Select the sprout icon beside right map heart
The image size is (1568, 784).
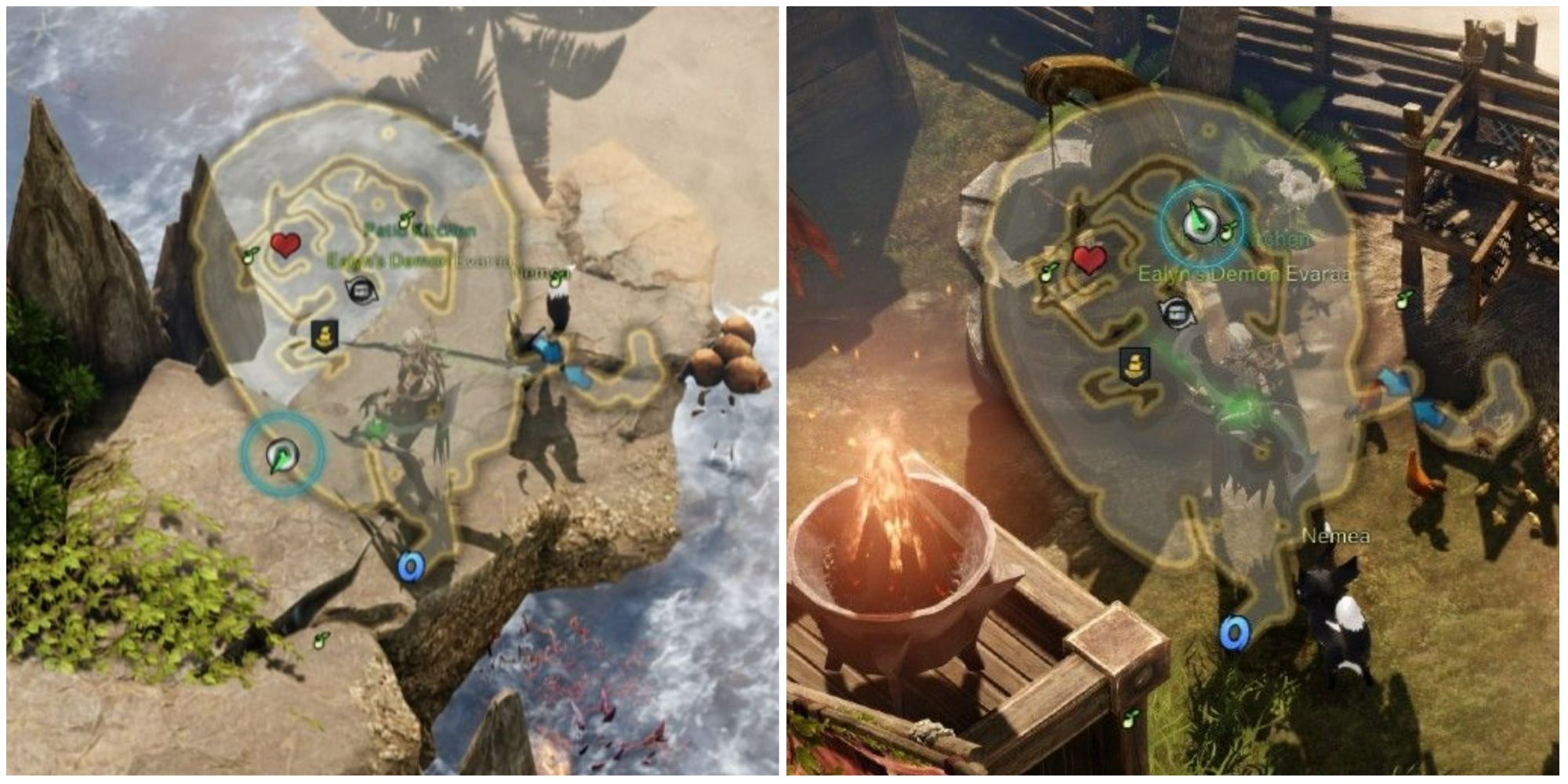(1048, 271)
